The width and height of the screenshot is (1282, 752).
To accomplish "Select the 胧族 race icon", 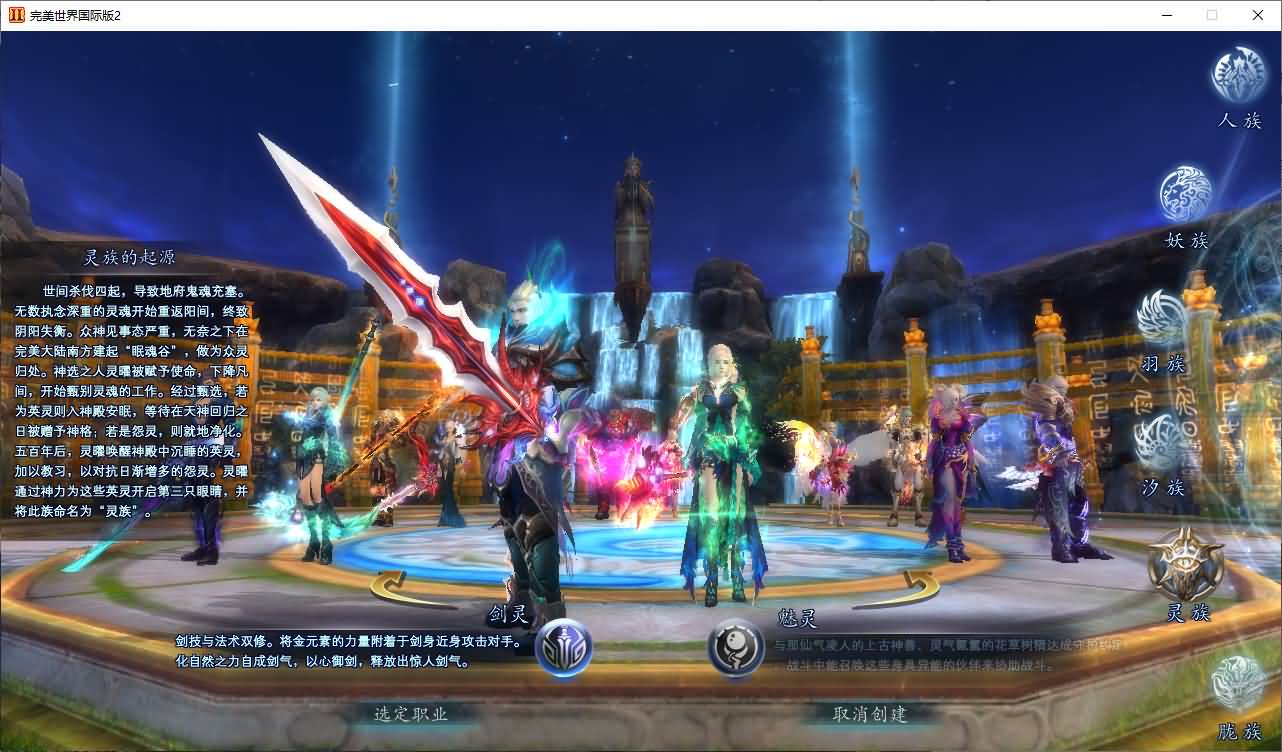I will pos(1237,680).
